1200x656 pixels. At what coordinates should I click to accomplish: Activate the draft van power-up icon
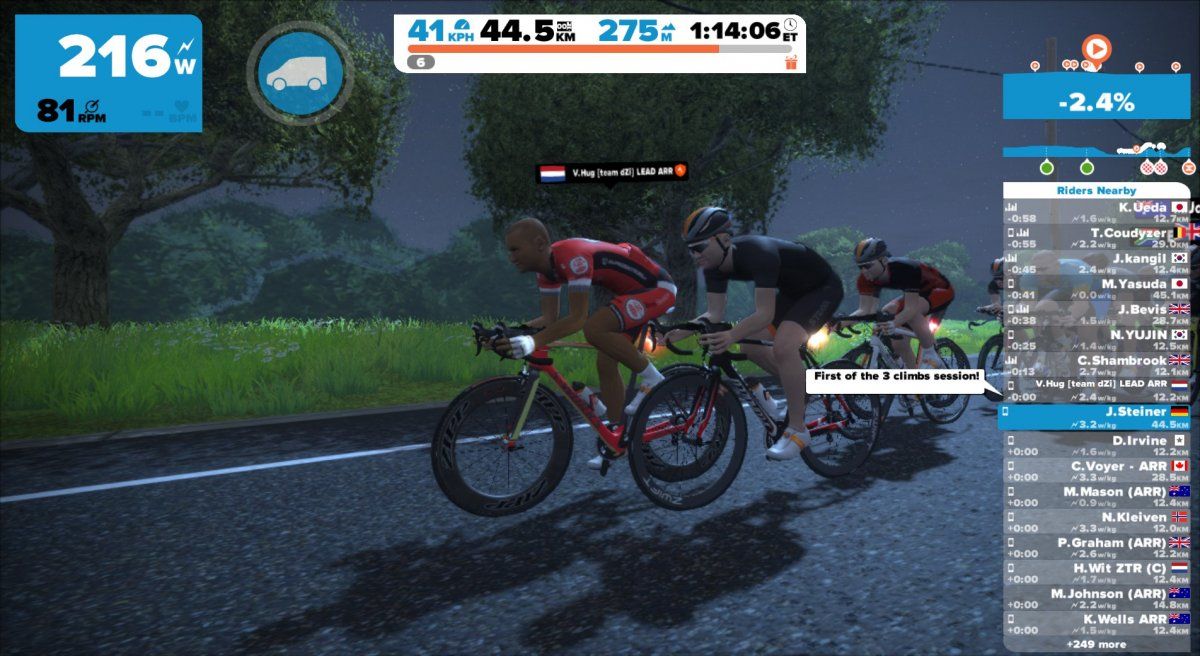pyautogui.click(x=301, y=72)
